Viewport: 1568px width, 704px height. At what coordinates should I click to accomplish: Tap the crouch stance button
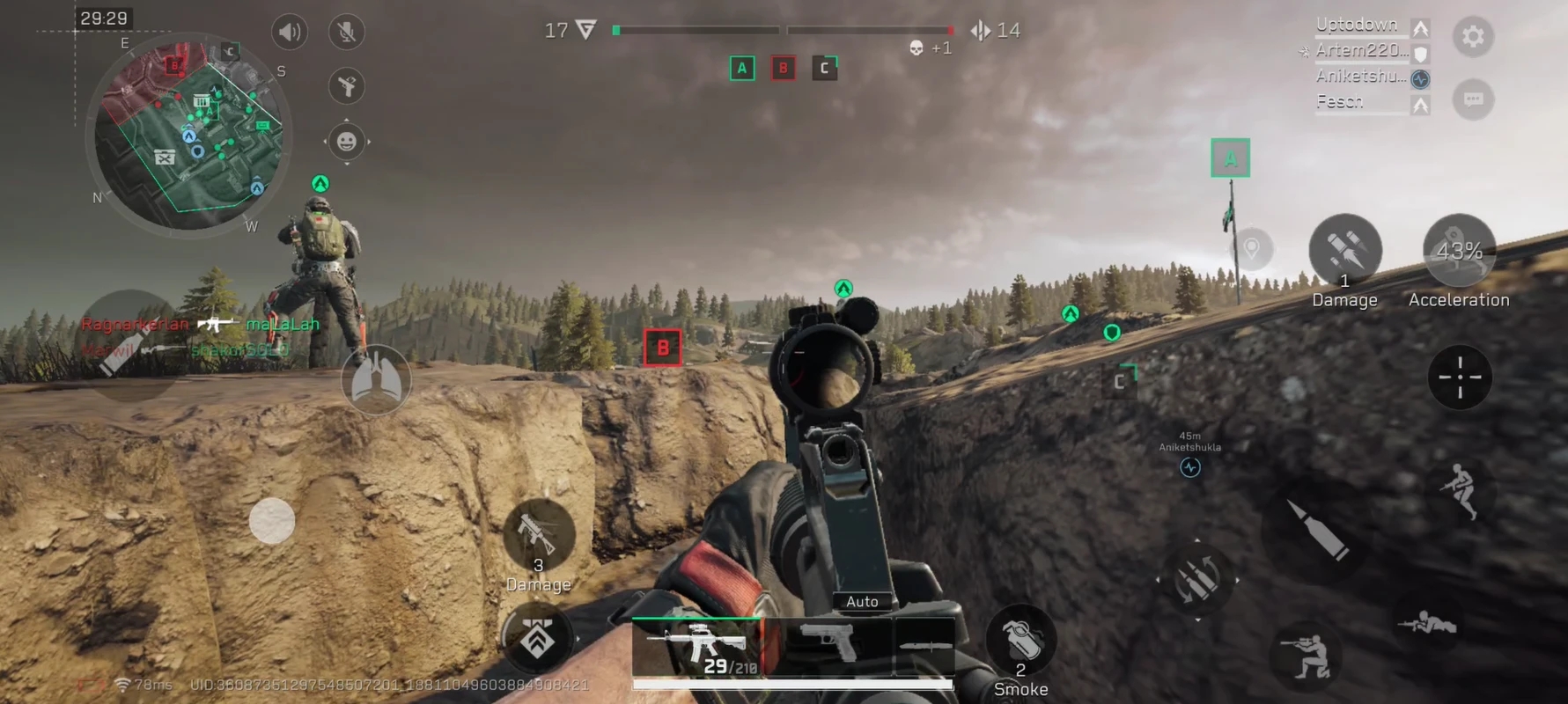pos(1306,656)
